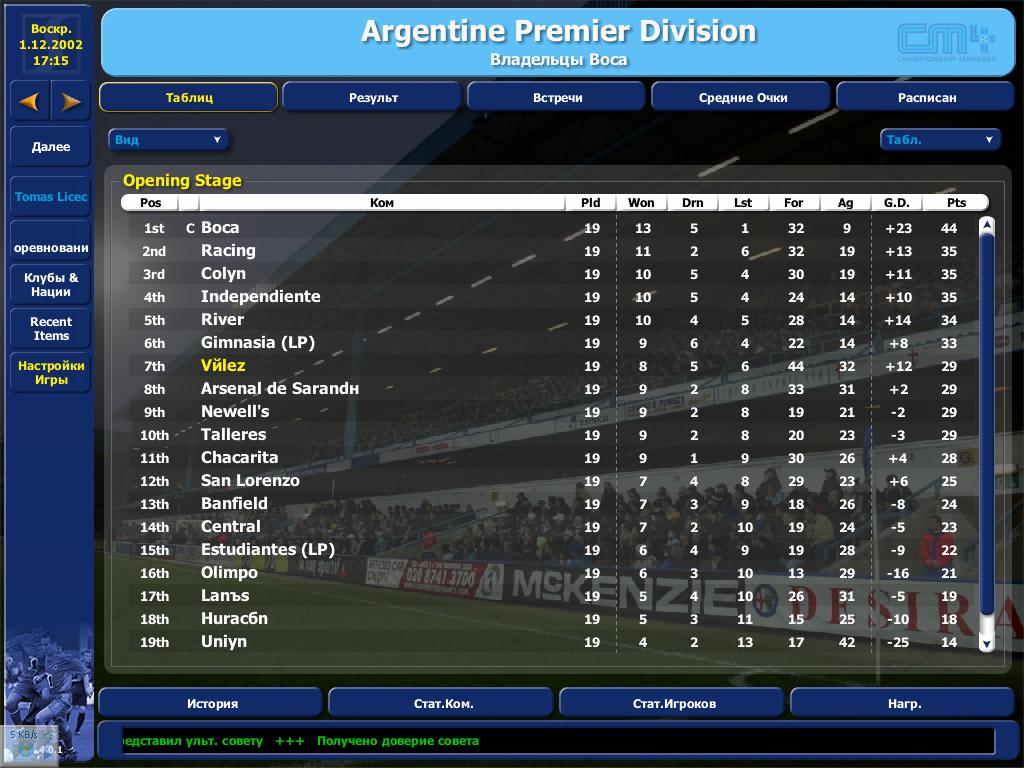
Task: Open the Расписан tab
Action: coord(926,98)
